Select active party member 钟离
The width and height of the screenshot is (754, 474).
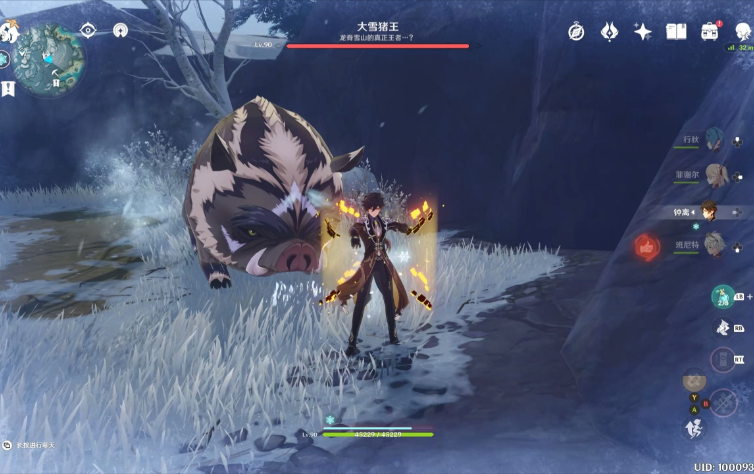point(710,211)
